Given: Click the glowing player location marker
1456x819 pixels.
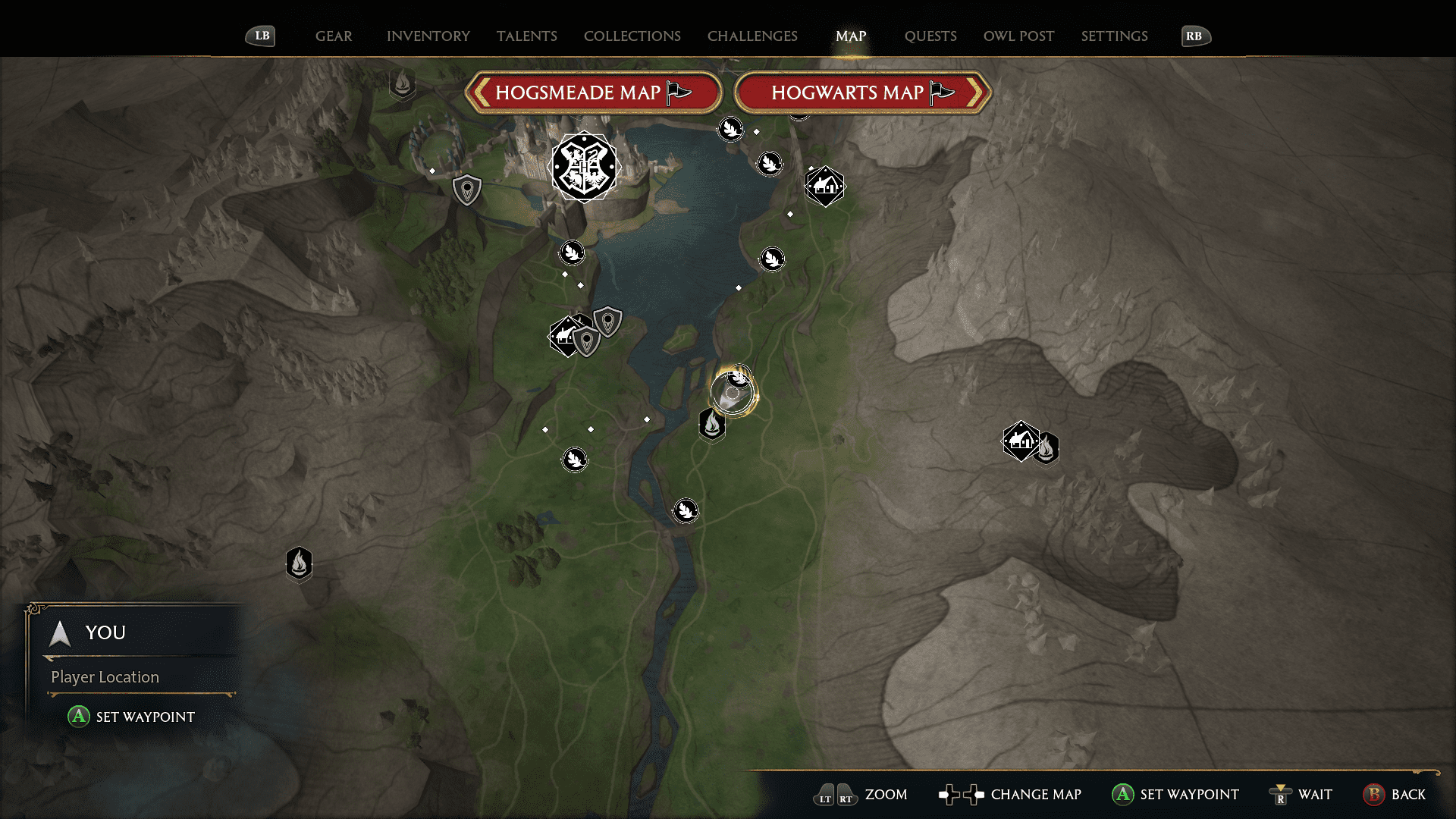Looking at the screenshot, I should [733, 394].
